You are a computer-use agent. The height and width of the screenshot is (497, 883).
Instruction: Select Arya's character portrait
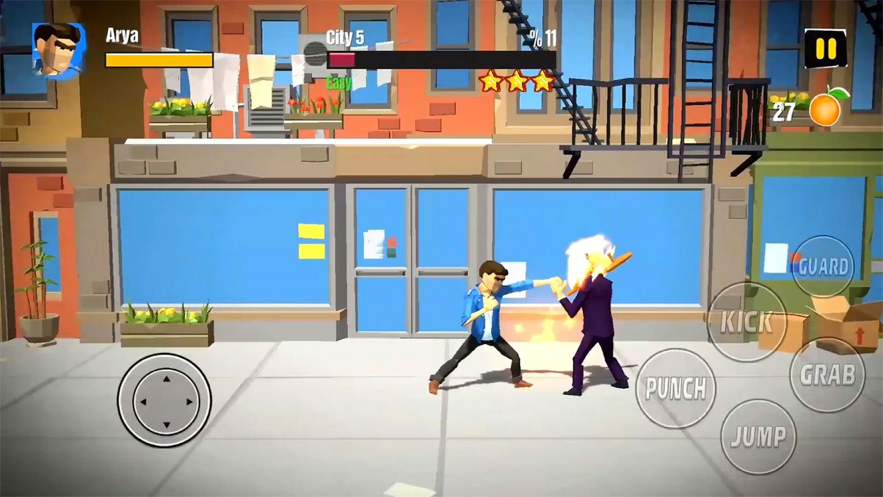point(56,50)
